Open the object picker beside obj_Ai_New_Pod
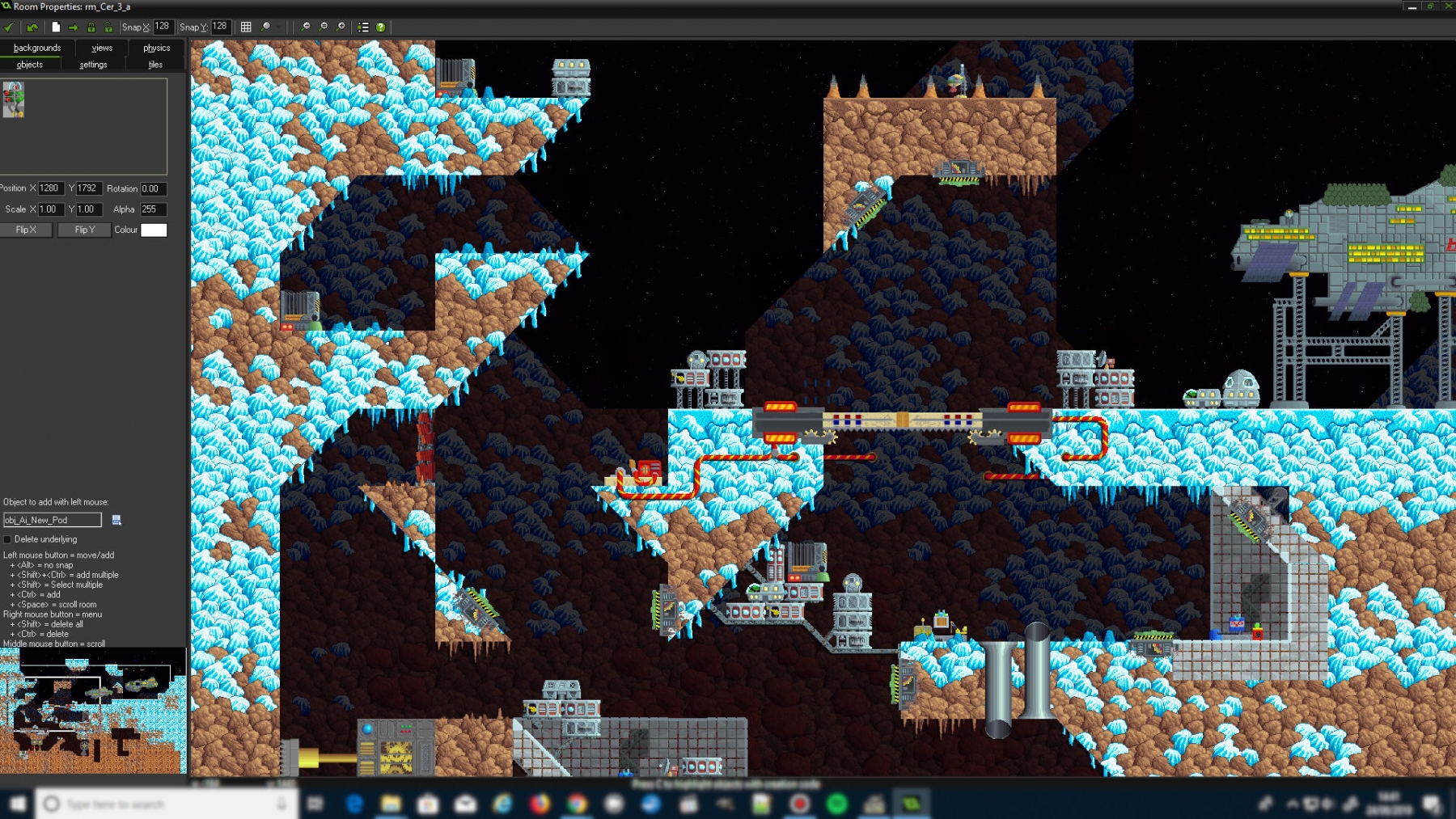The width and height of the screenshot is (1456, 819). coord(116,520)
